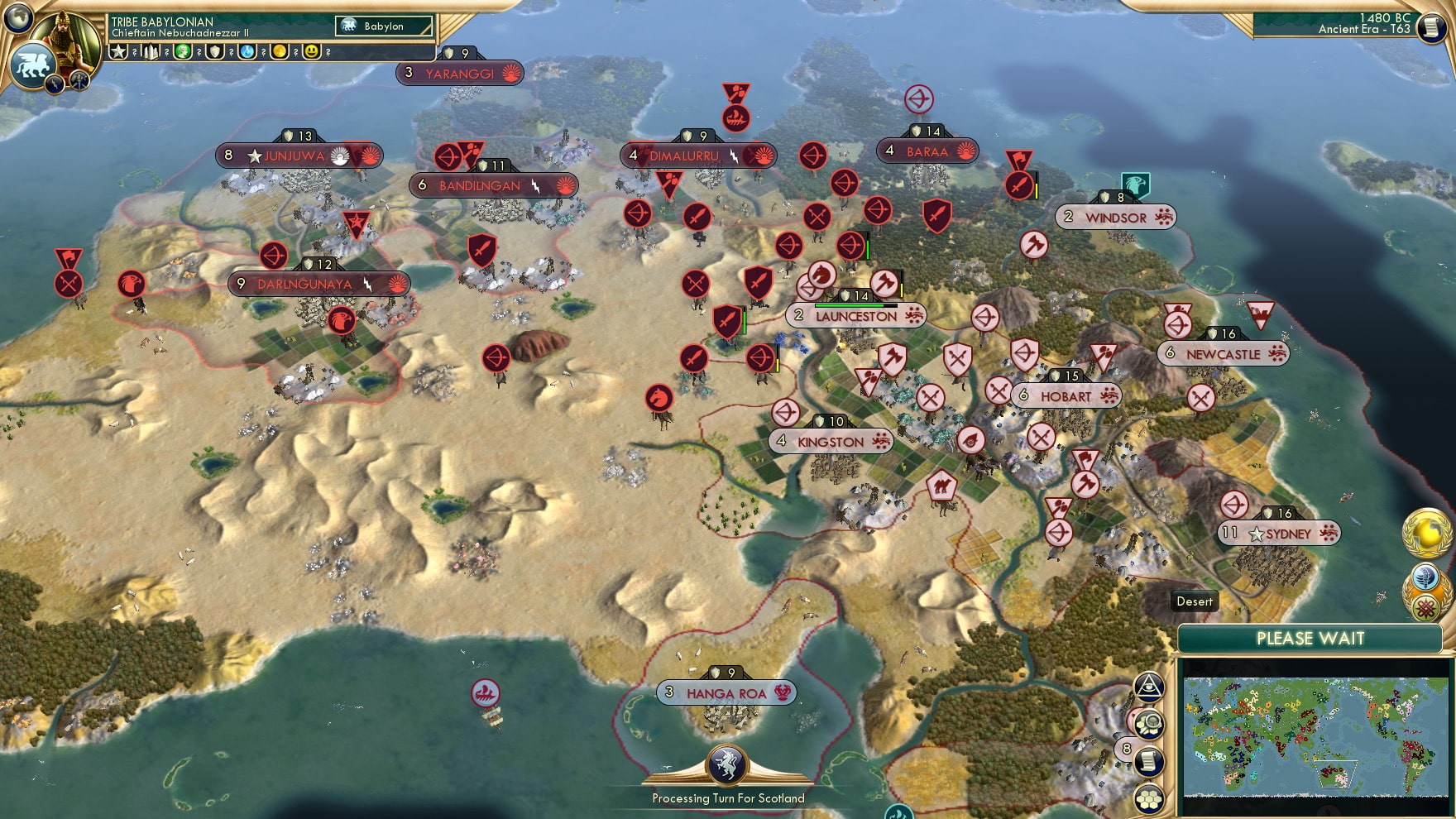Toggle the hex grid overlay button
The height and width of the screenshot is (819, 1456).
point(1150,798)
